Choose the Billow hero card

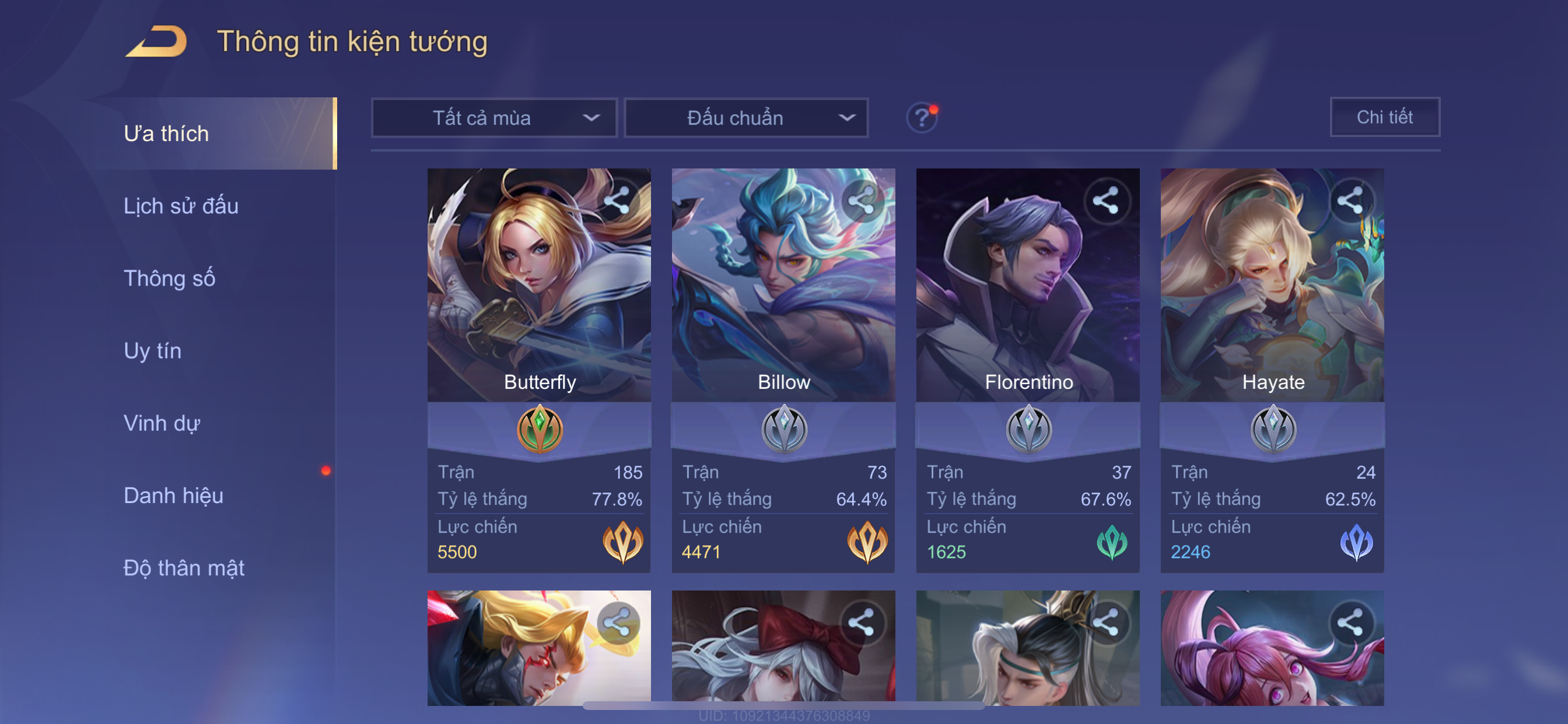click(783, 286)
